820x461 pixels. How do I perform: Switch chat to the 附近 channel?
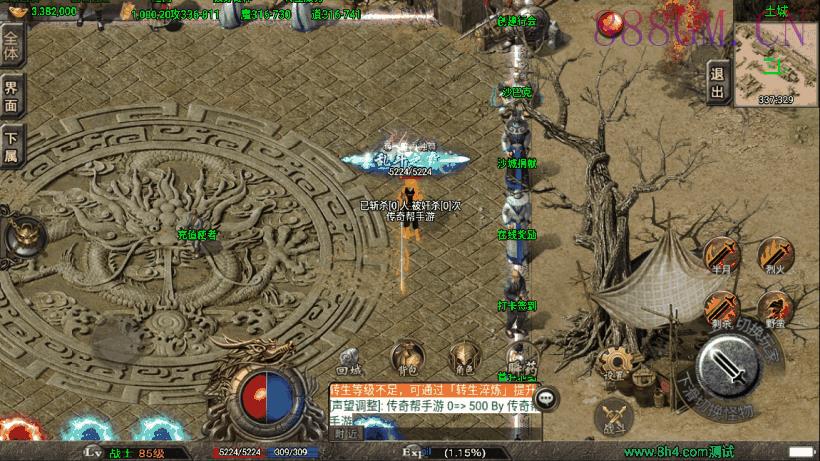tap(347, 433)
